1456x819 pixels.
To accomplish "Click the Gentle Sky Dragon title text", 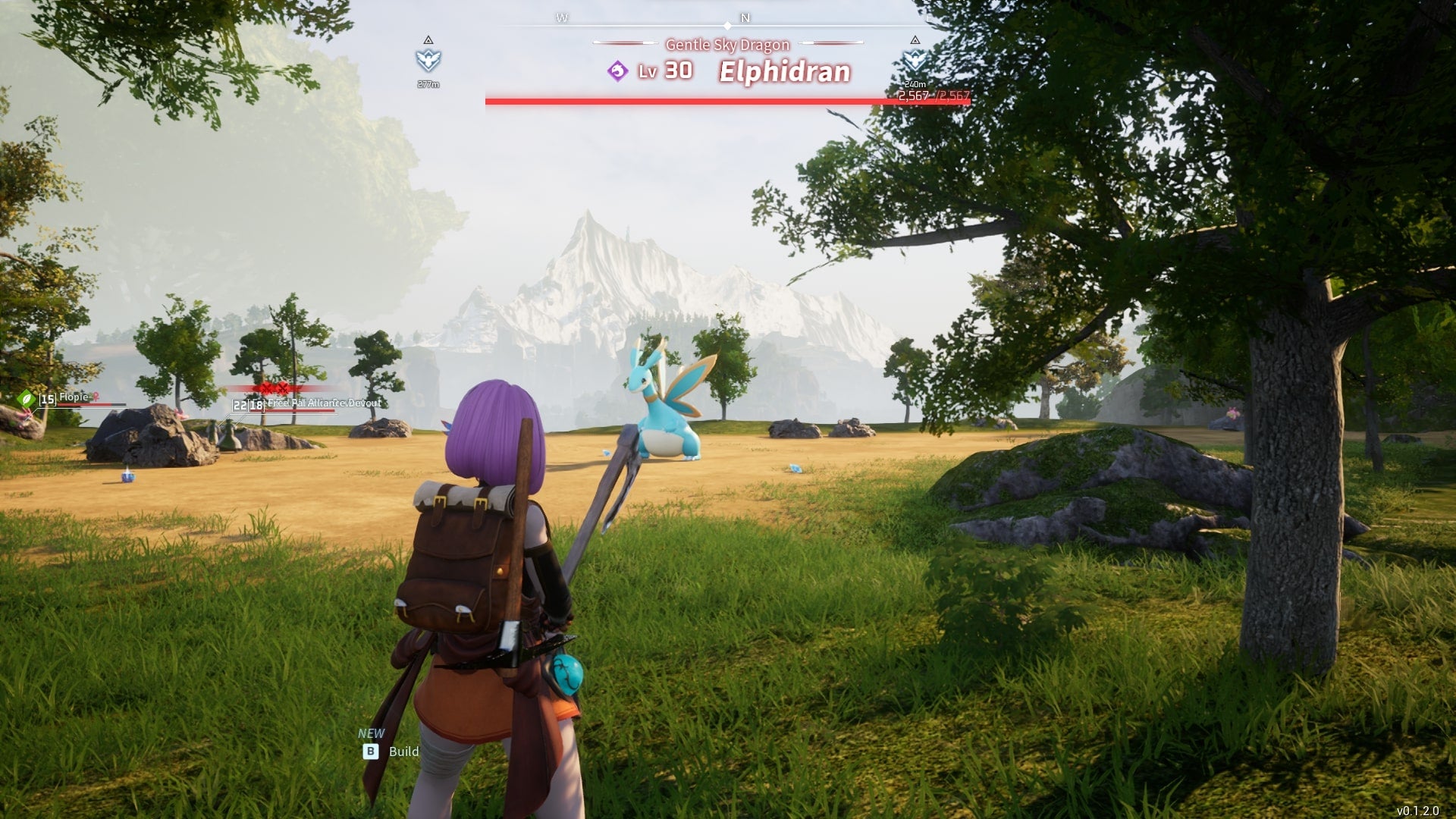I will [x=726, y=45].
